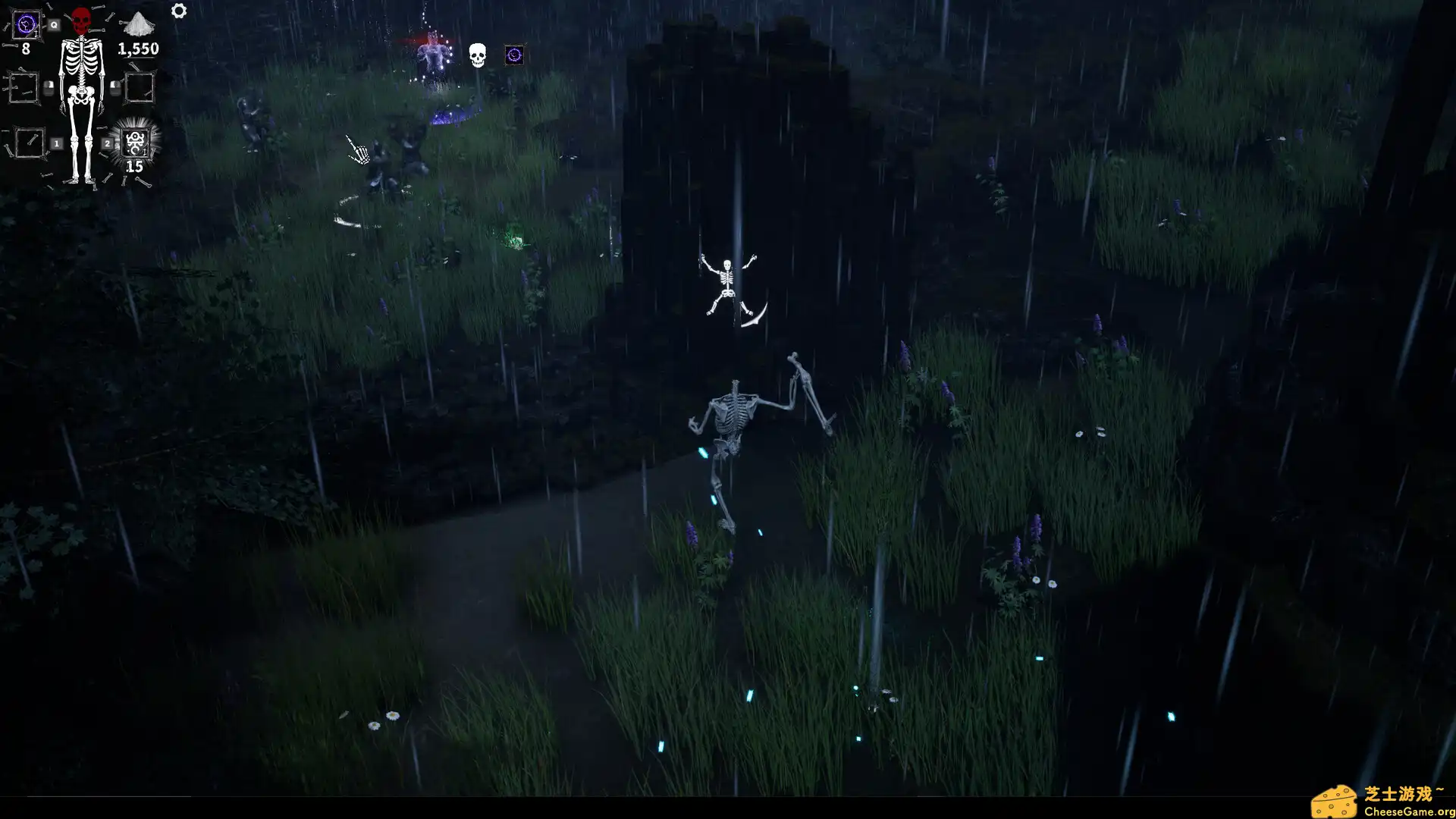The height and width of the screenshot is (819, 1456).
Task: Click the empty upper-right equipment slot frame
Action: point(140,88)
